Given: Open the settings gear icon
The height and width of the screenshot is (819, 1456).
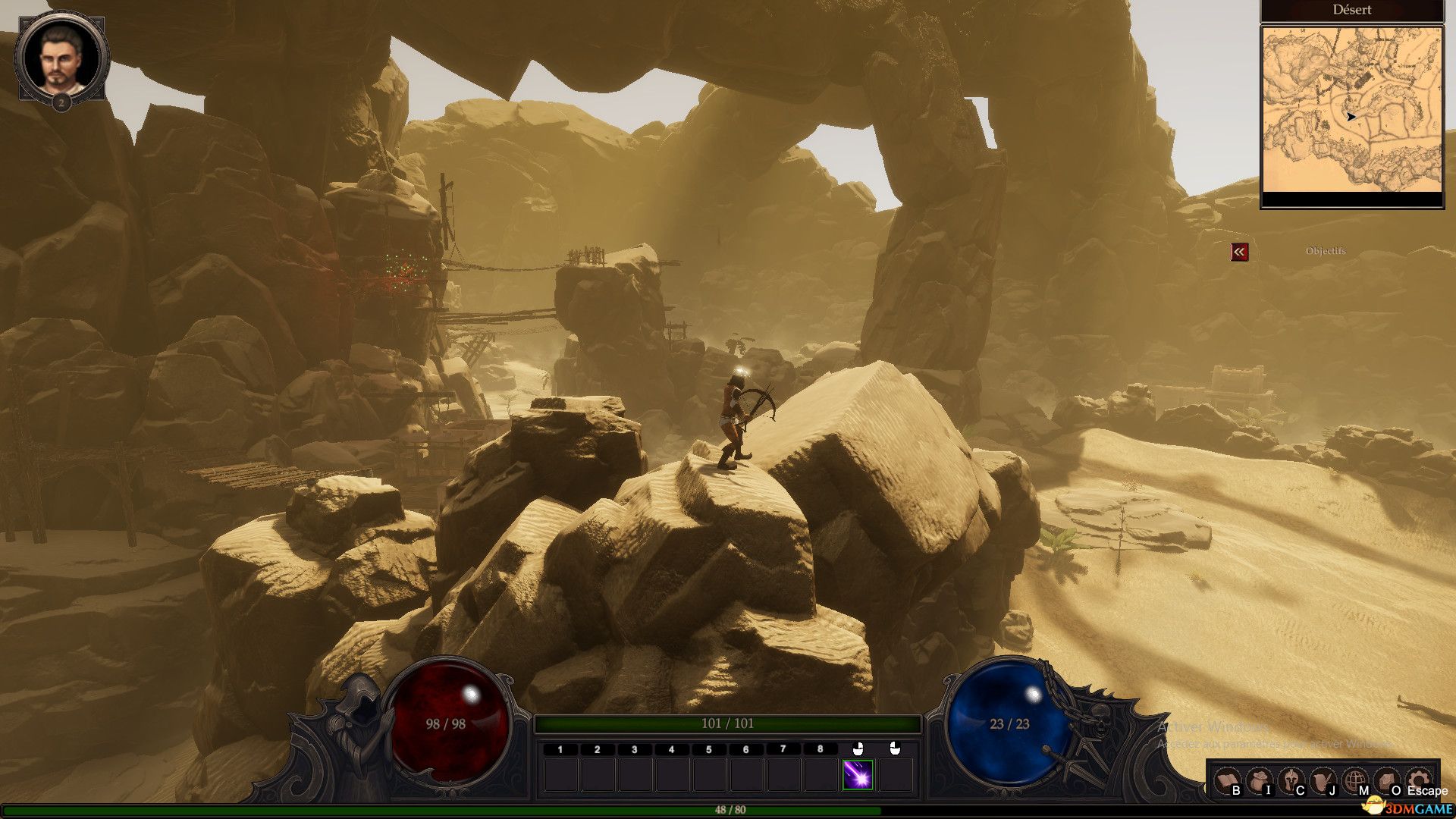Looking at the screenshot, I should click(x=1419, y=778).
